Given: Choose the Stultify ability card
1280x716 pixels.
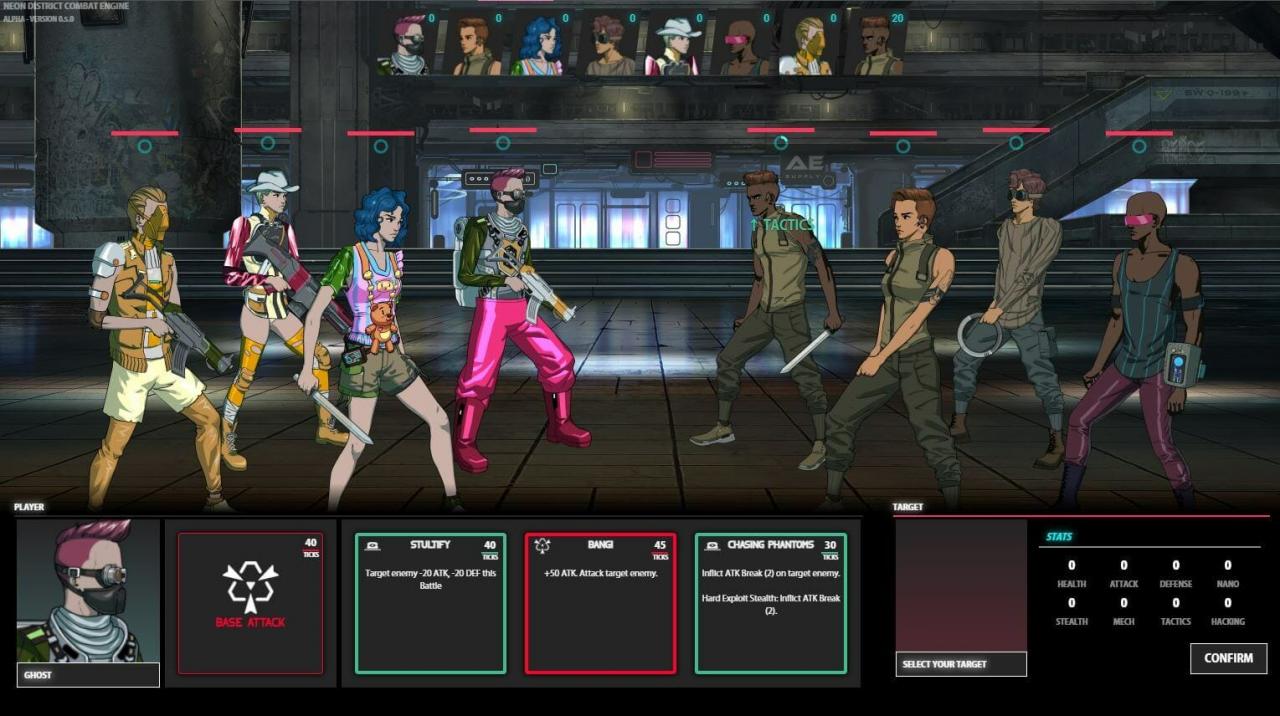Looking at the screenshot, I should click(430, 602).
